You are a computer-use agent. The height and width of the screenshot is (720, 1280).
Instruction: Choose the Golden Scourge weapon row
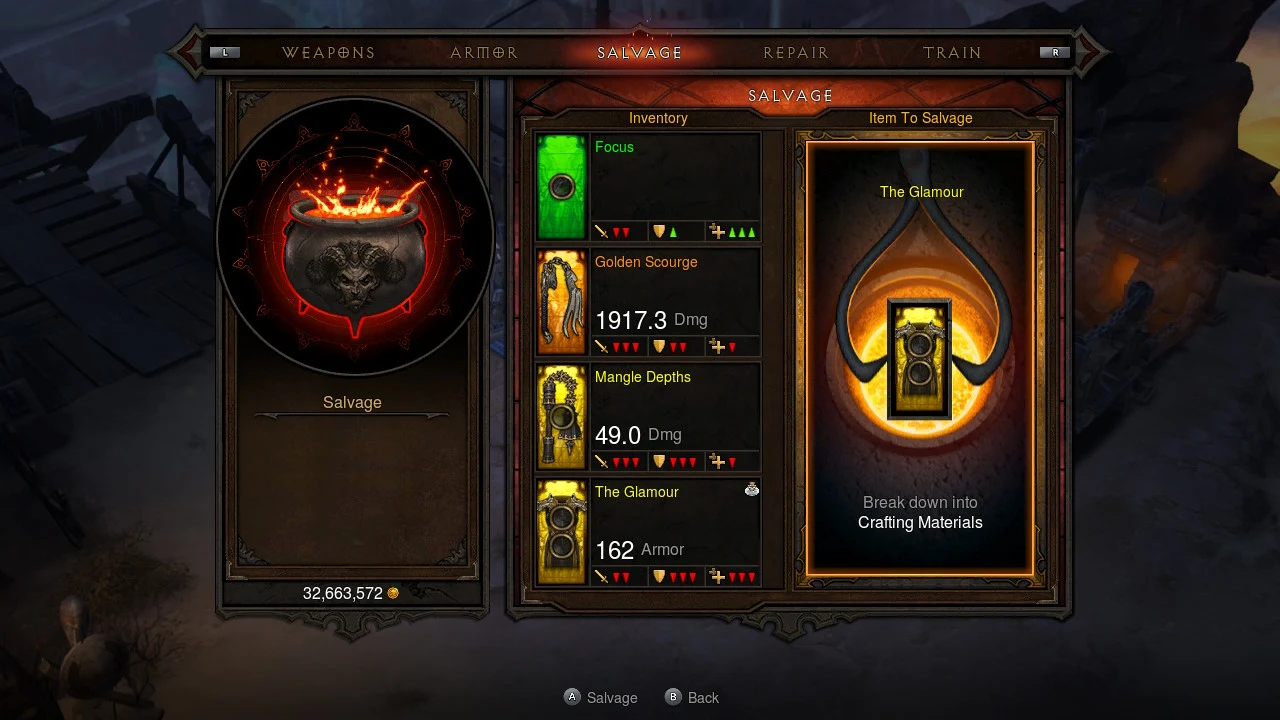(x=648, y=302)
